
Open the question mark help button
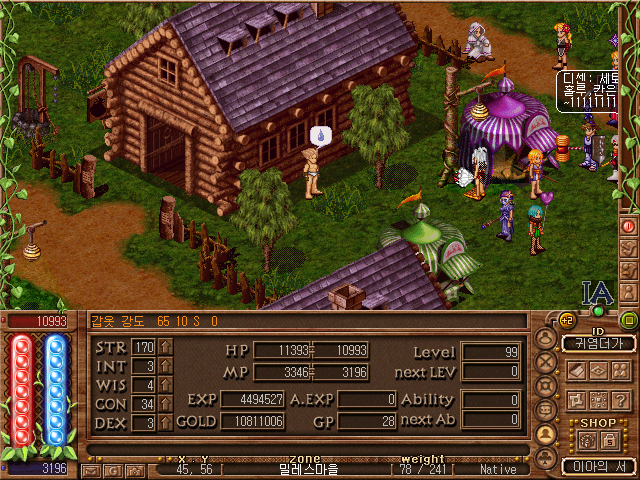[621, 399]
